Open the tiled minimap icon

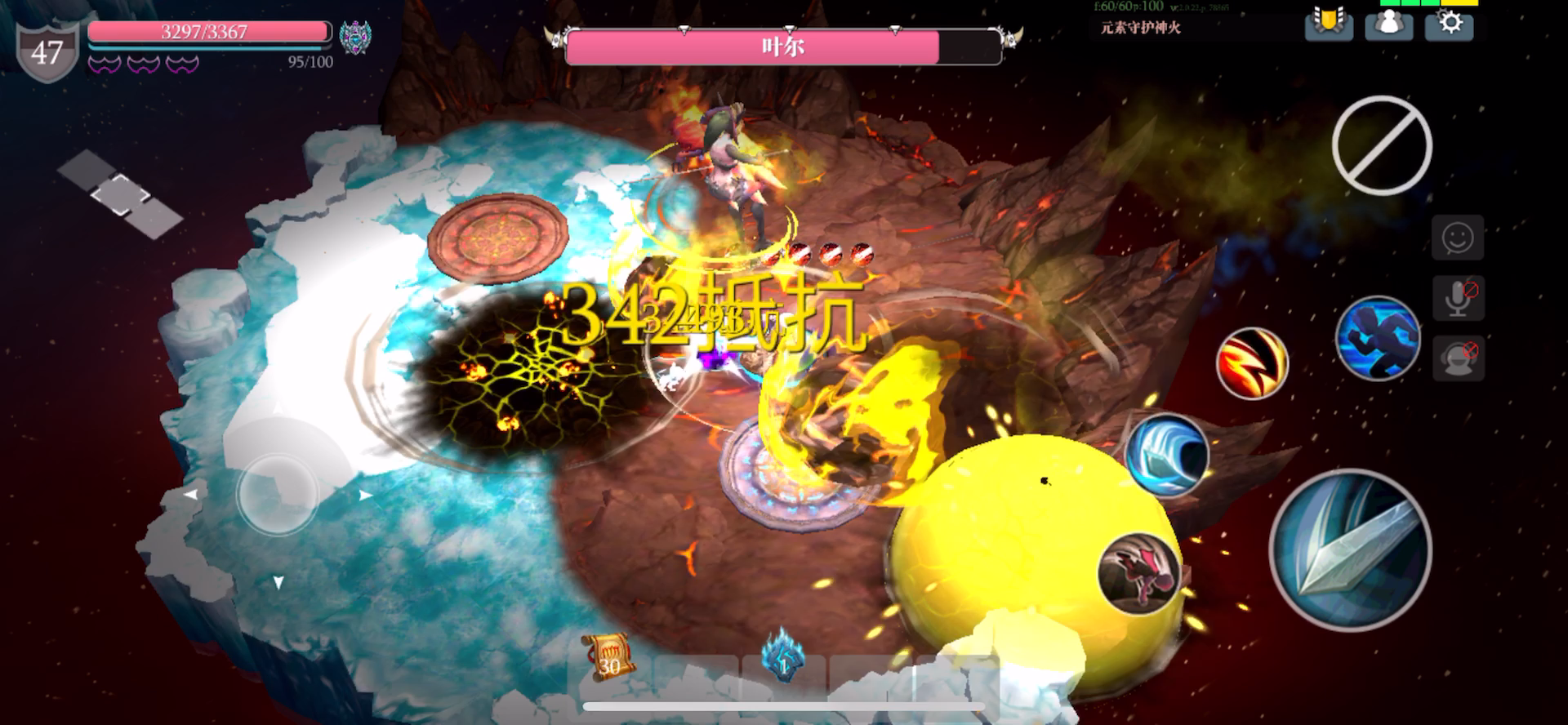120,194
